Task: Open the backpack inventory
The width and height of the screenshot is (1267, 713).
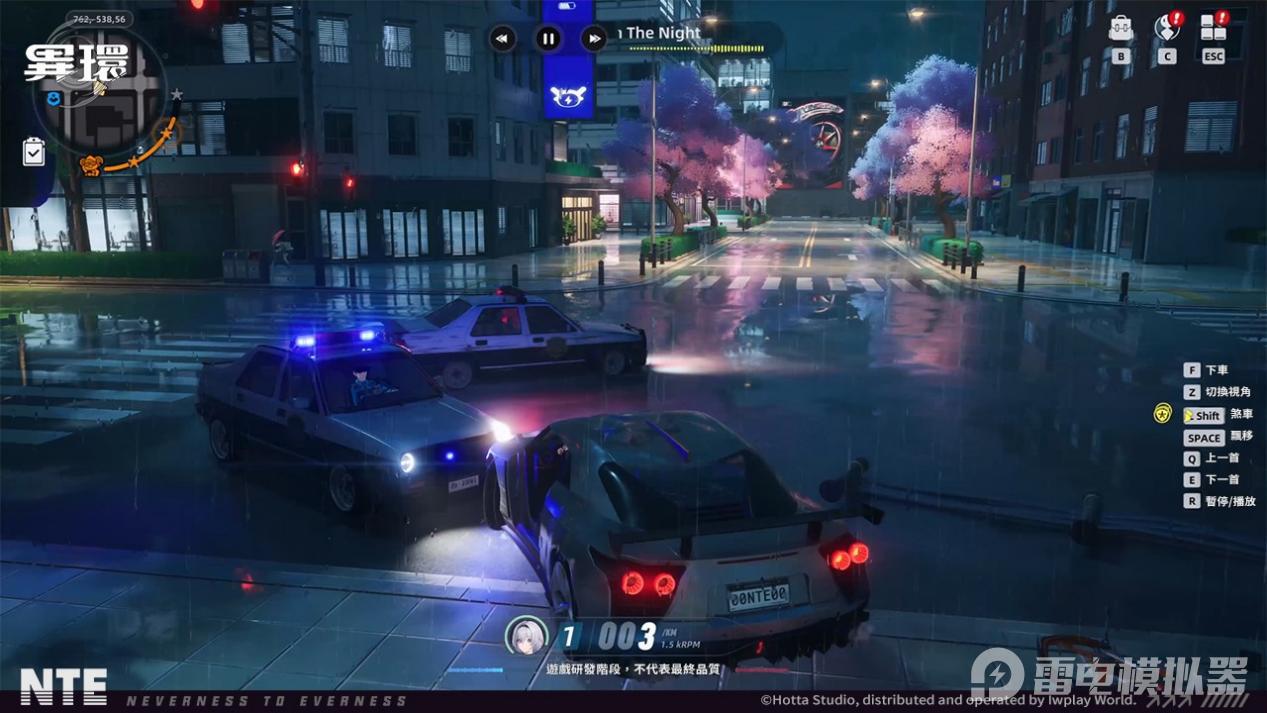Action: 1121,28
